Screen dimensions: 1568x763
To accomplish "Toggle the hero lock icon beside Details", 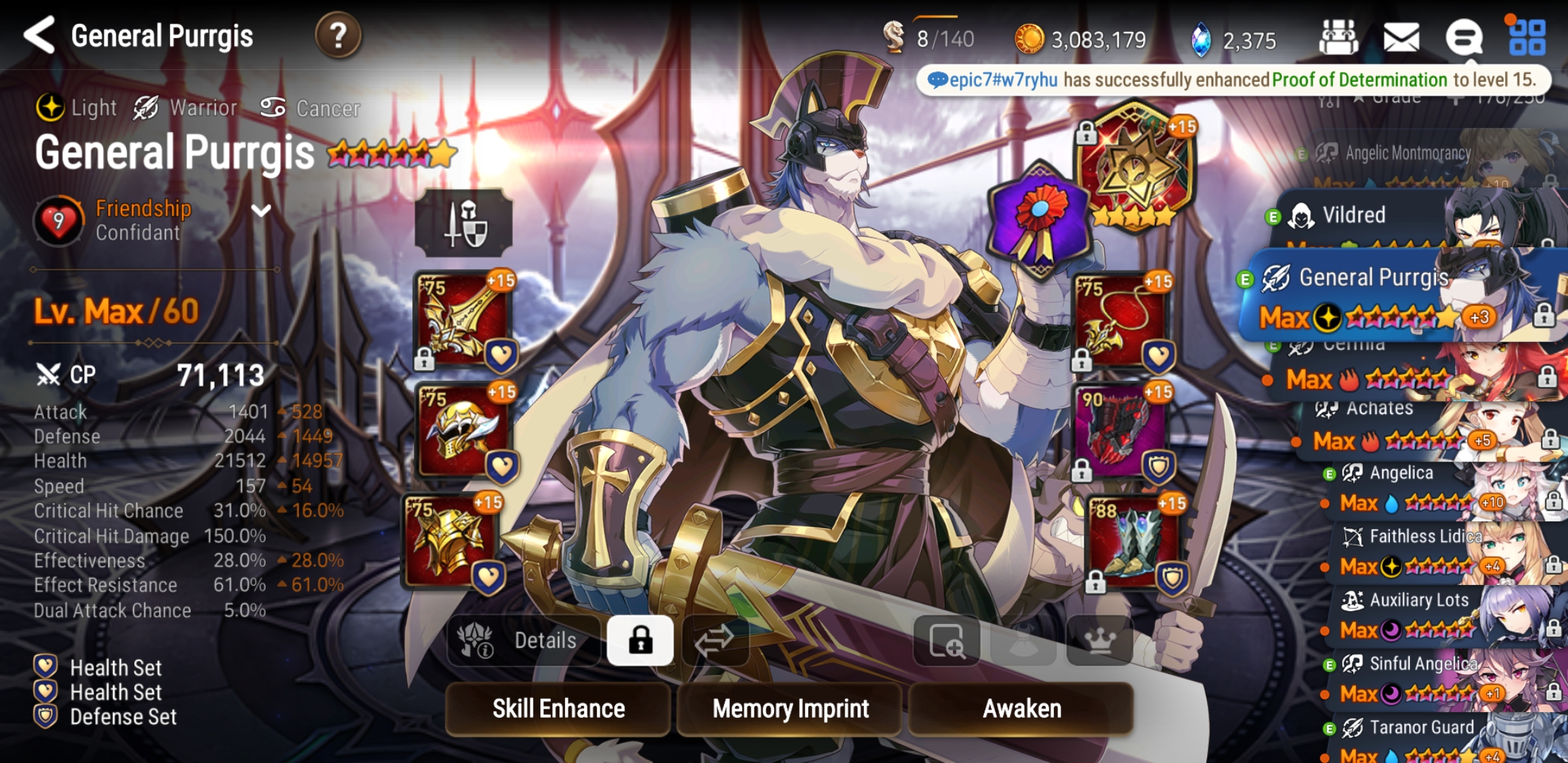I will click(x=639, y=640).
